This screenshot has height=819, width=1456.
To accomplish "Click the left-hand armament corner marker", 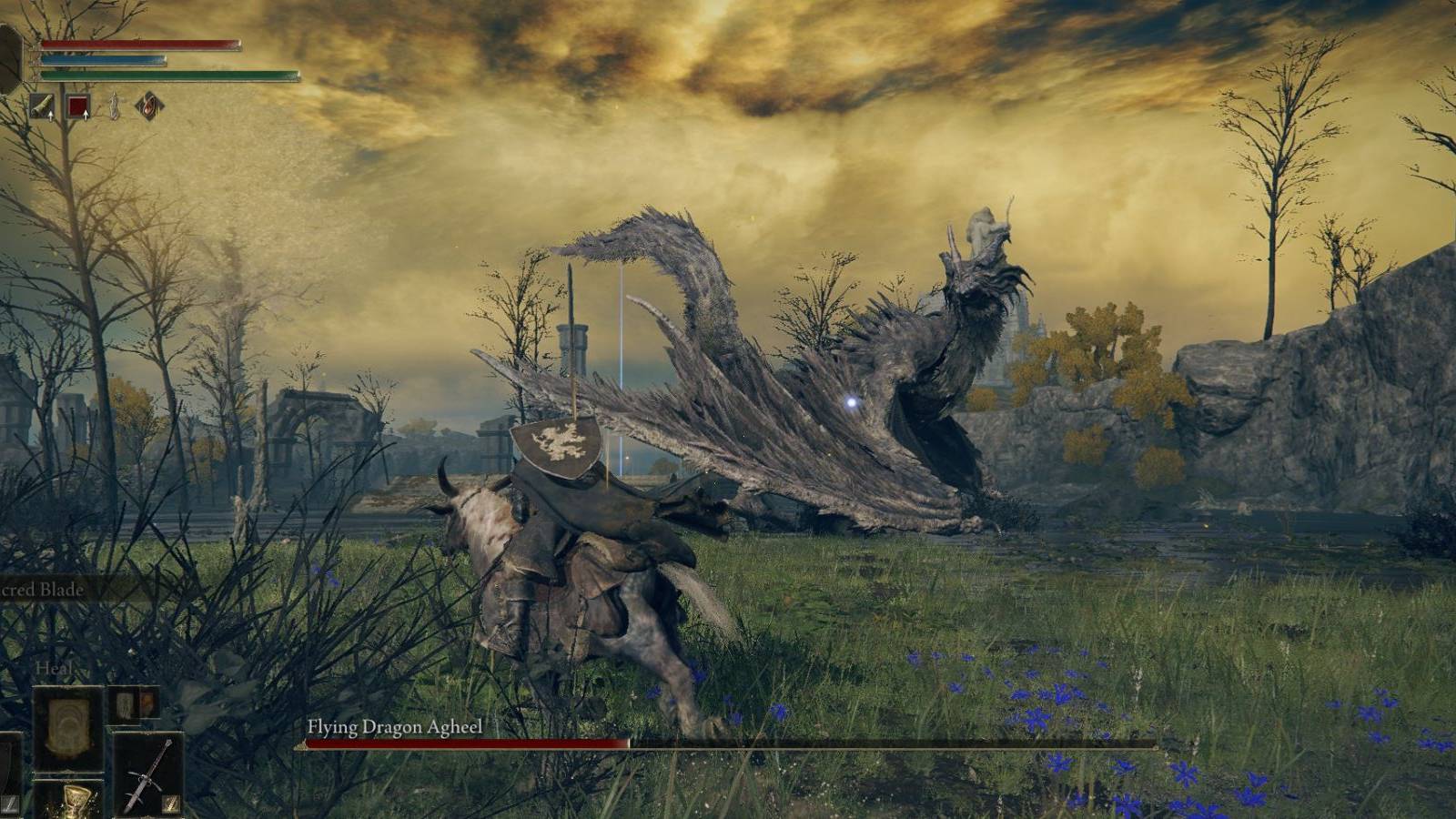I will point(10,804).
